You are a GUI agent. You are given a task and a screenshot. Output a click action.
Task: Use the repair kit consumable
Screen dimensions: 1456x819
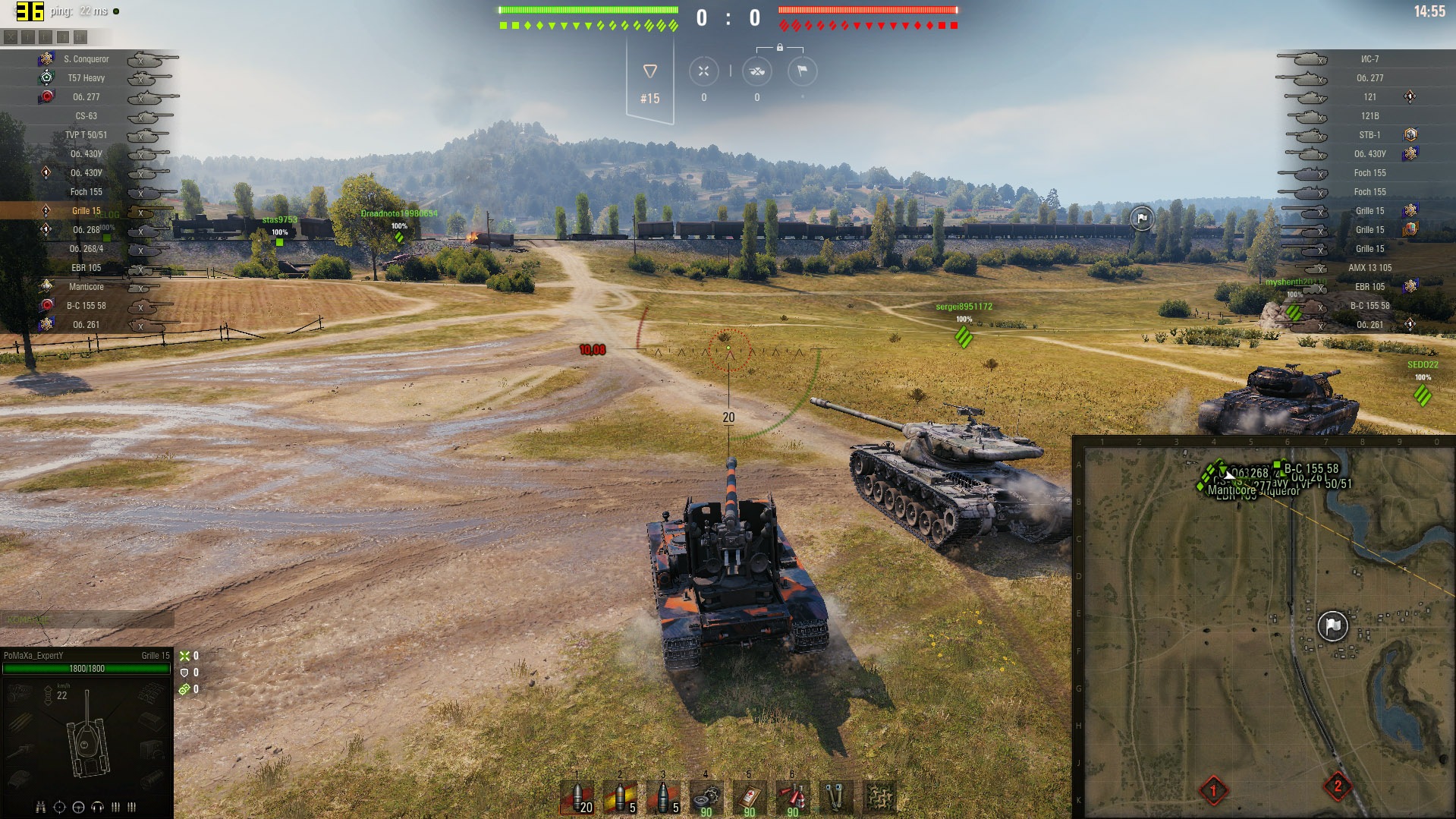tap(706, 798)
